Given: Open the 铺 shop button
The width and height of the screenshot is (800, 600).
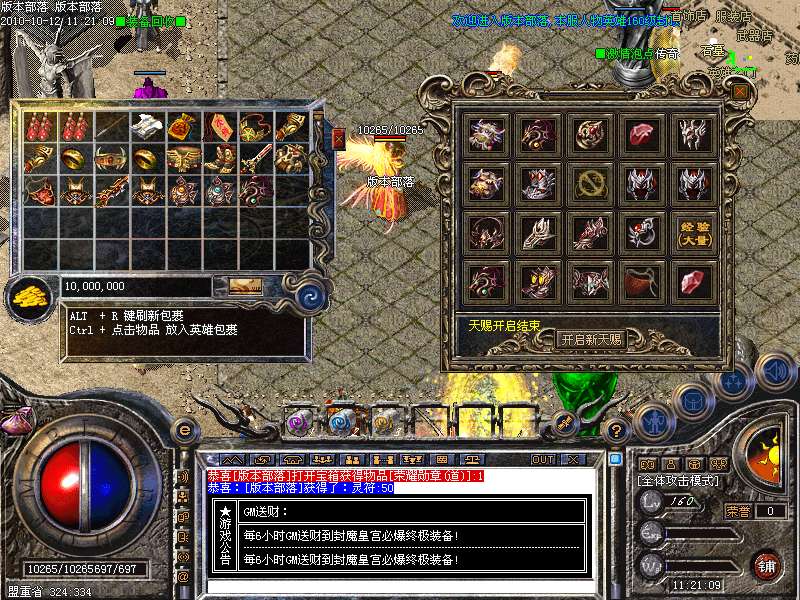Looking at the screenshot, I should [765, 565].
